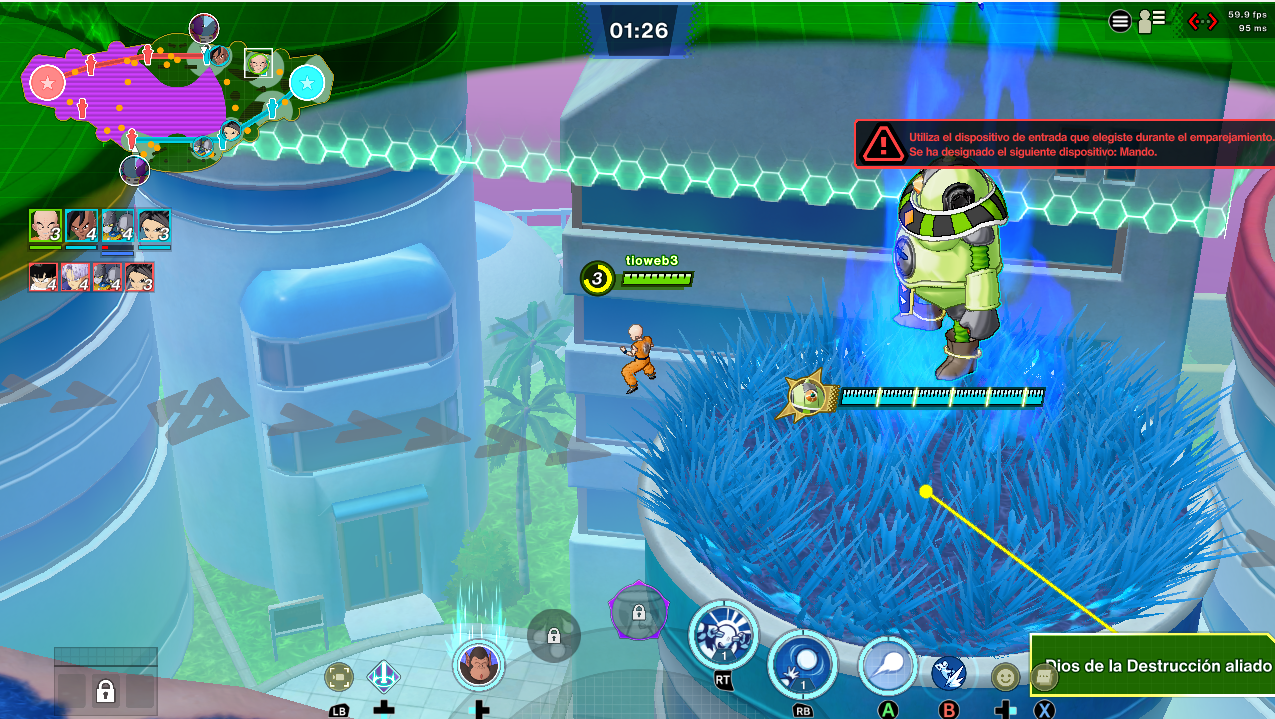1275x719 pixels.
Task: Activate the ki blast attack icon
Action: coord(887,665)
